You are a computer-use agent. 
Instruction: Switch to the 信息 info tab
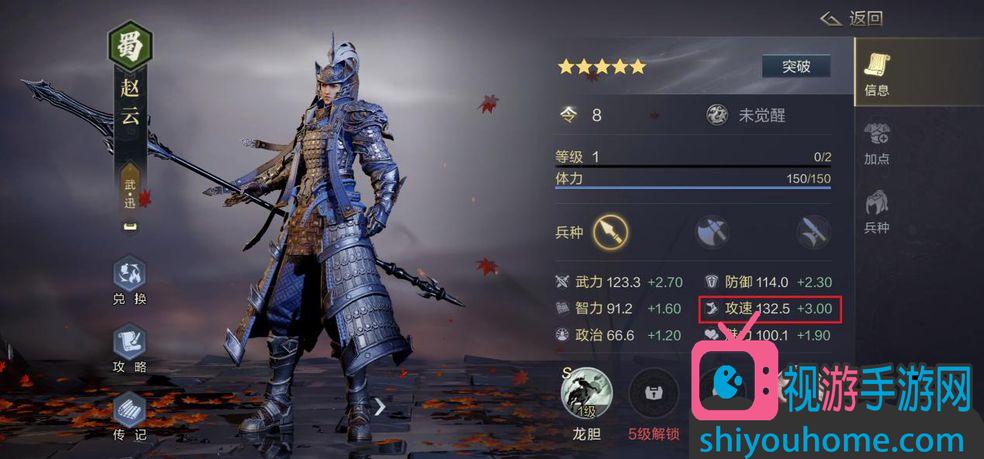click(x=877, y=72)
